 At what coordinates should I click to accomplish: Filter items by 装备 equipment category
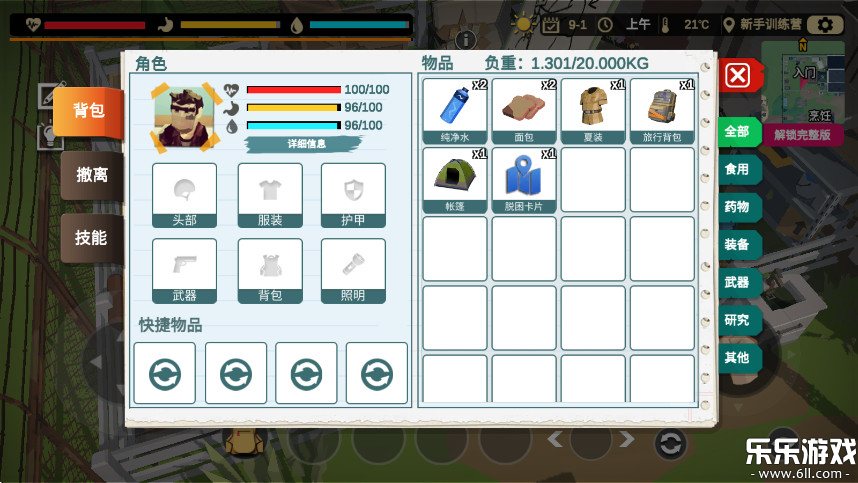tap(737, 245)
